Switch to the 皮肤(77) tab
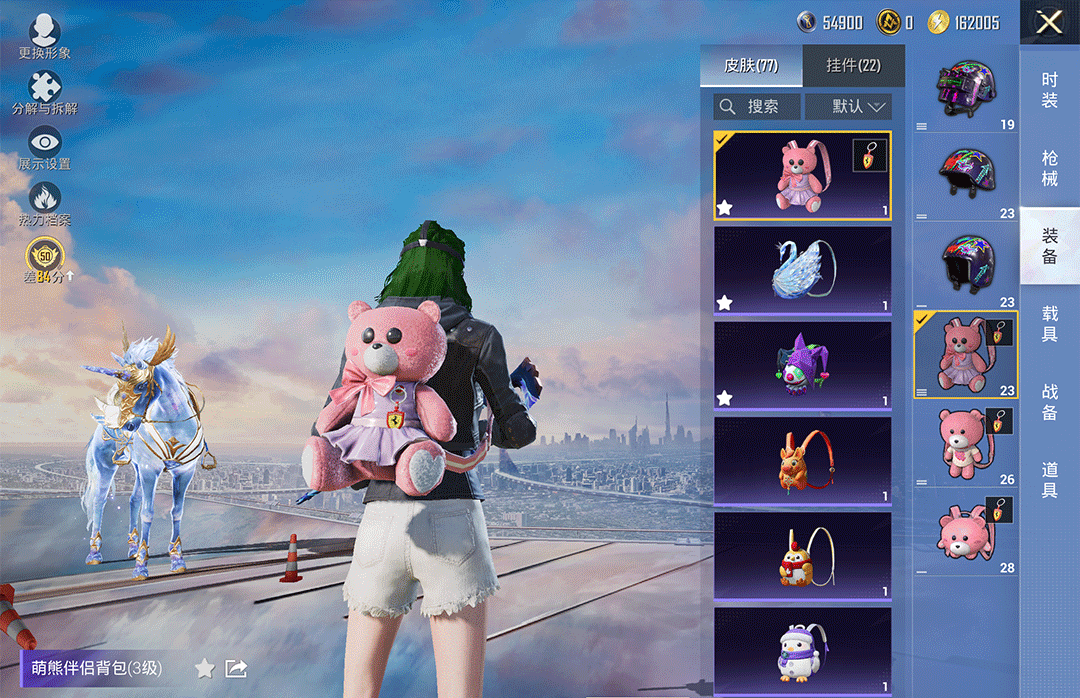 (x=751, y=66)
